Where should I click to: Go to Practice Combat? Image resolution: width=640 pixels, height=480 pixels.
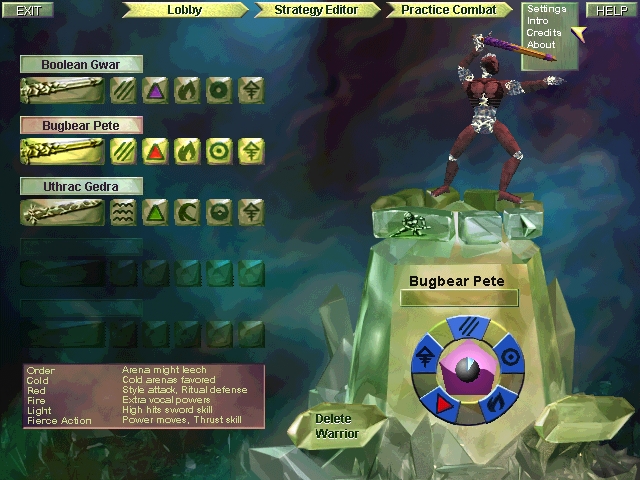[448, 10]
